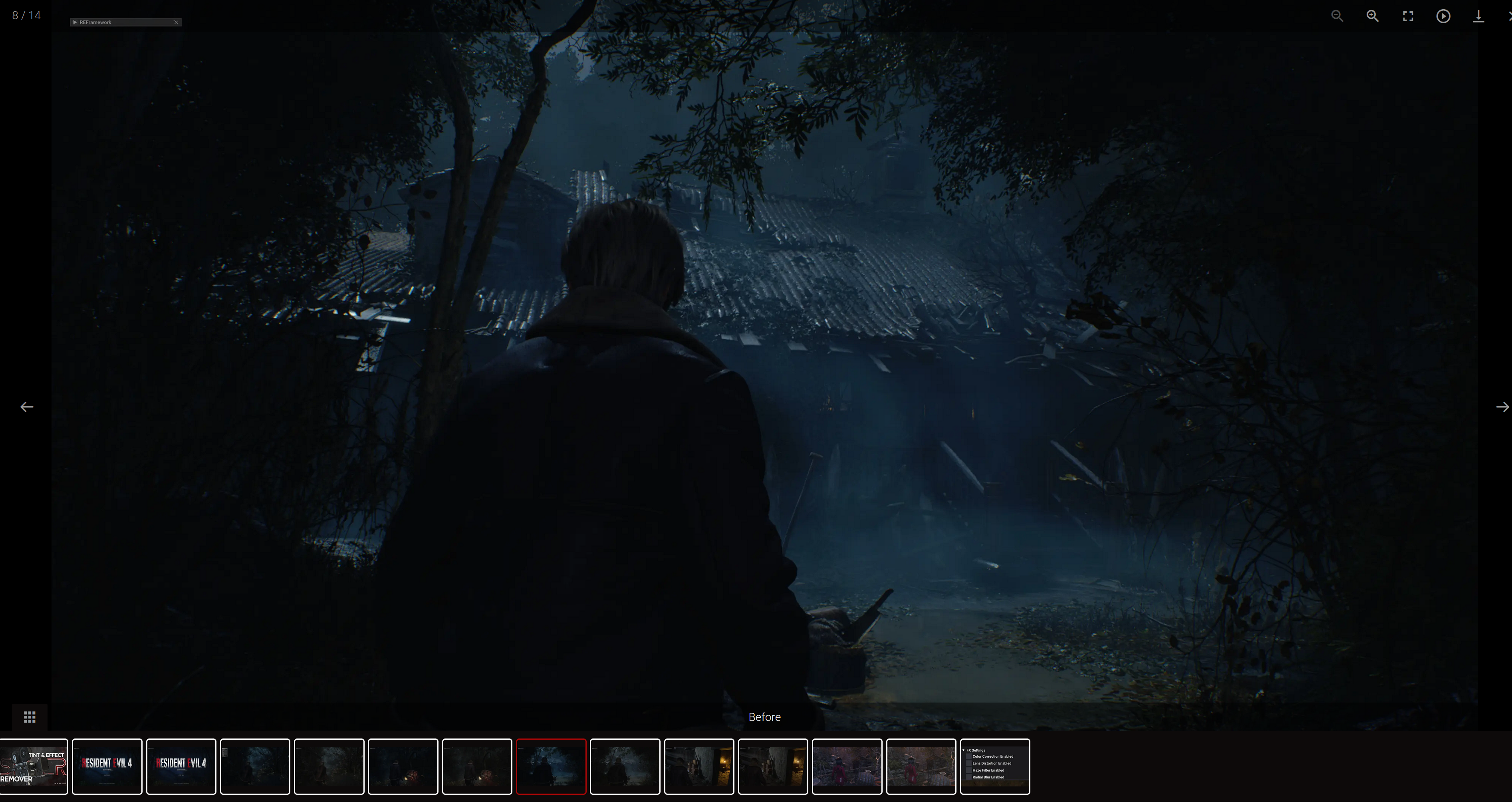Click the Before comparison label

[x=764, y=717]
